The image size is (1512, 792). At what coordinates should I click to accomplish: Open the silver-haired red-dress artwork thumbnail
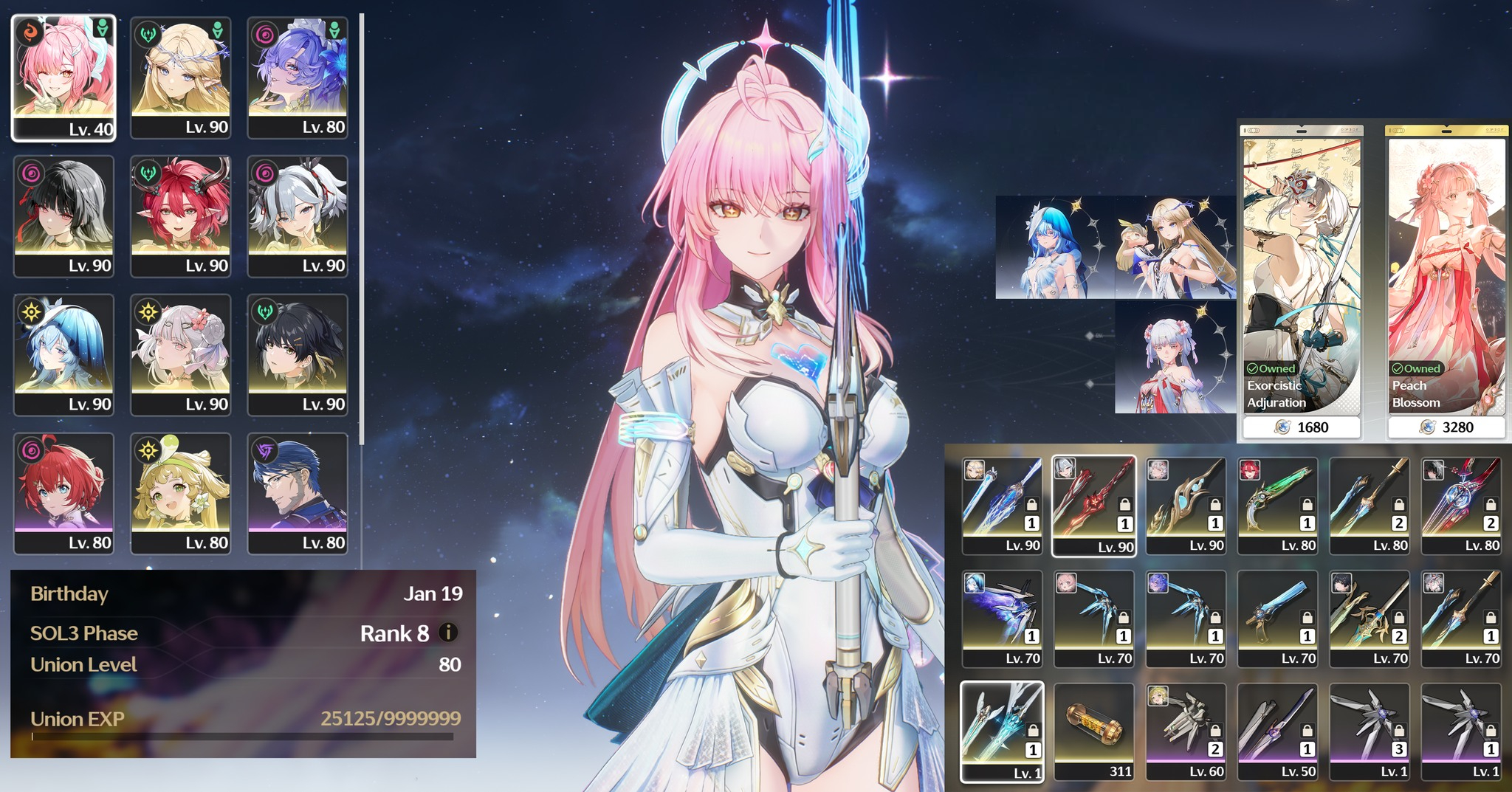point(1175,357)
